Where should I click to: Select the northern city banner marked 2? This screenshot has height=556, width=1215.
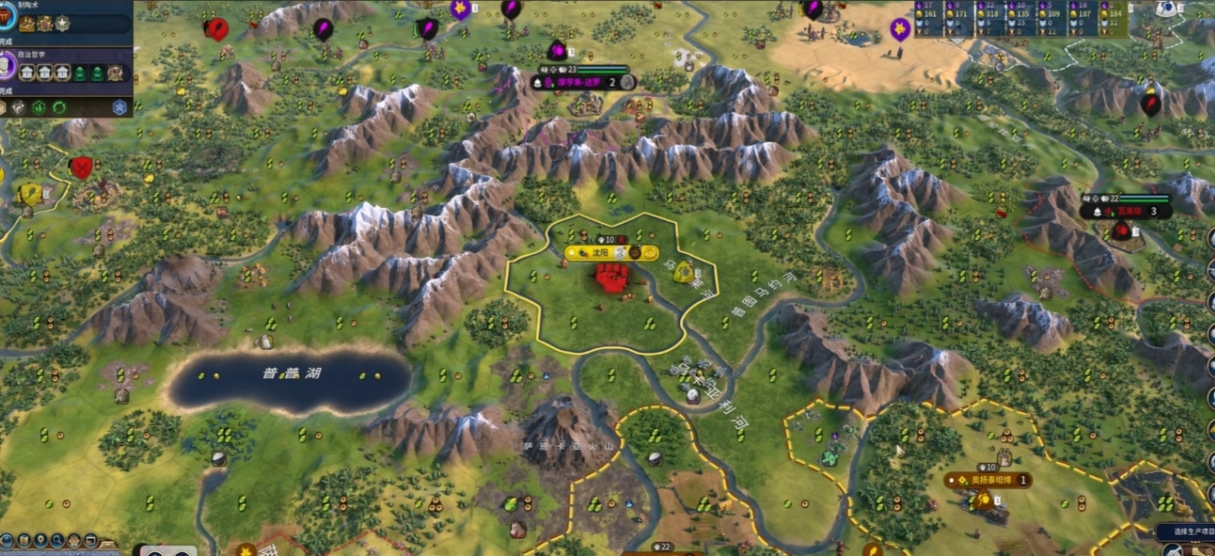point(583,82)
